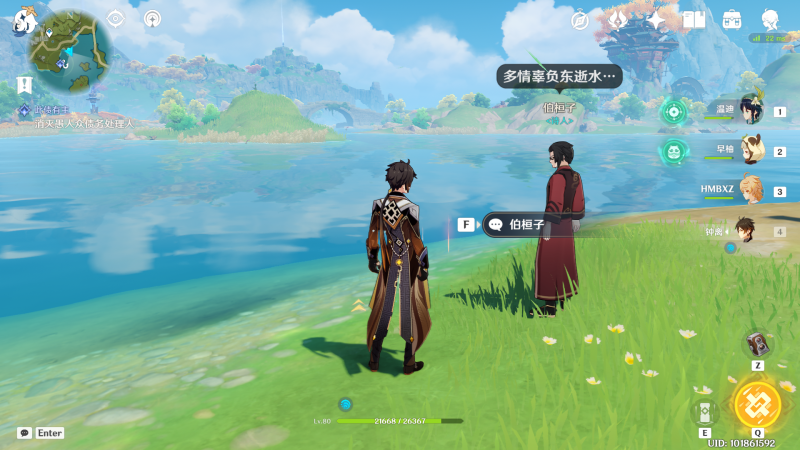The height and width of the screenshot is (450, 800).
Task: Open the chat box speech-bubble icon
Action: [x=24, y=433]
